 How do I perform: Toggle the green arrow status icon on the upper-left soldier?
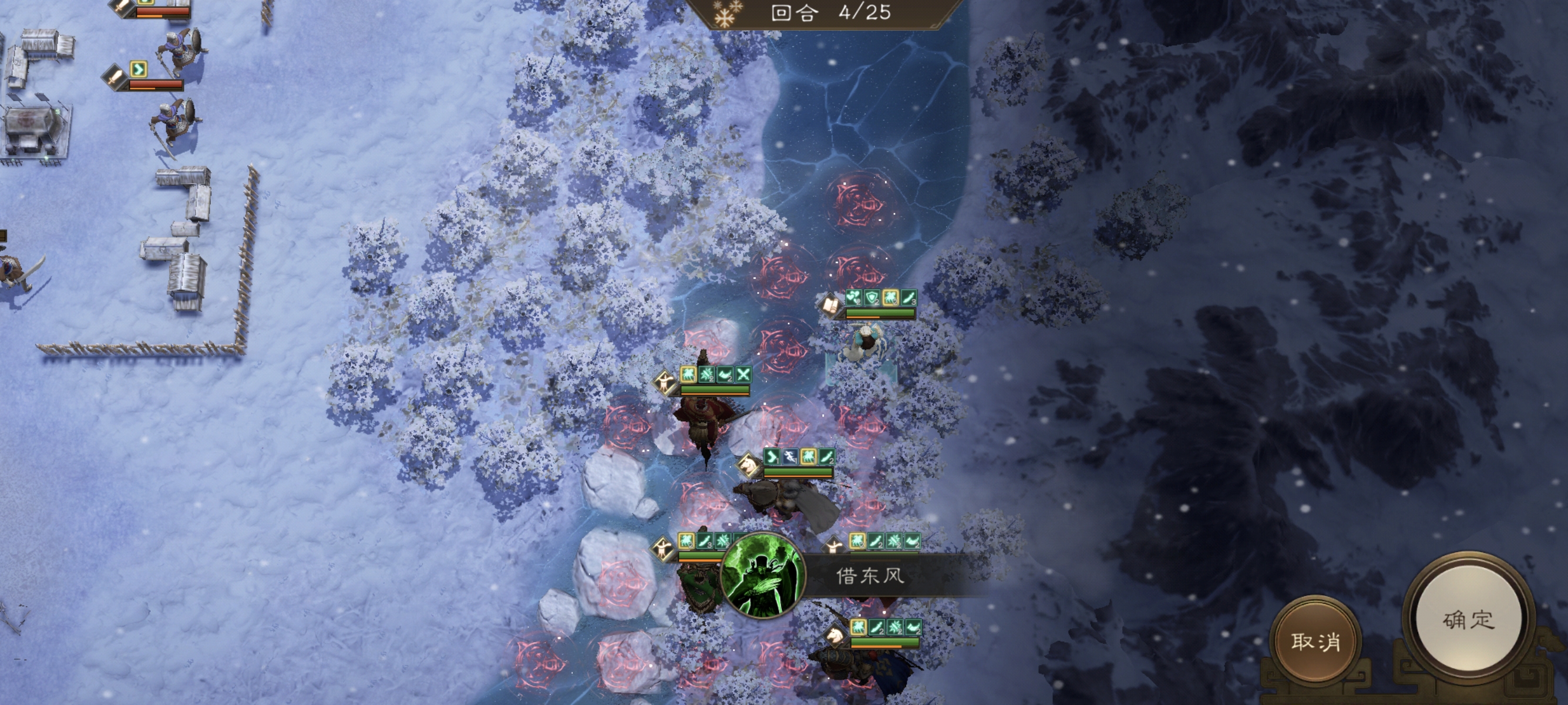(139, 69)
